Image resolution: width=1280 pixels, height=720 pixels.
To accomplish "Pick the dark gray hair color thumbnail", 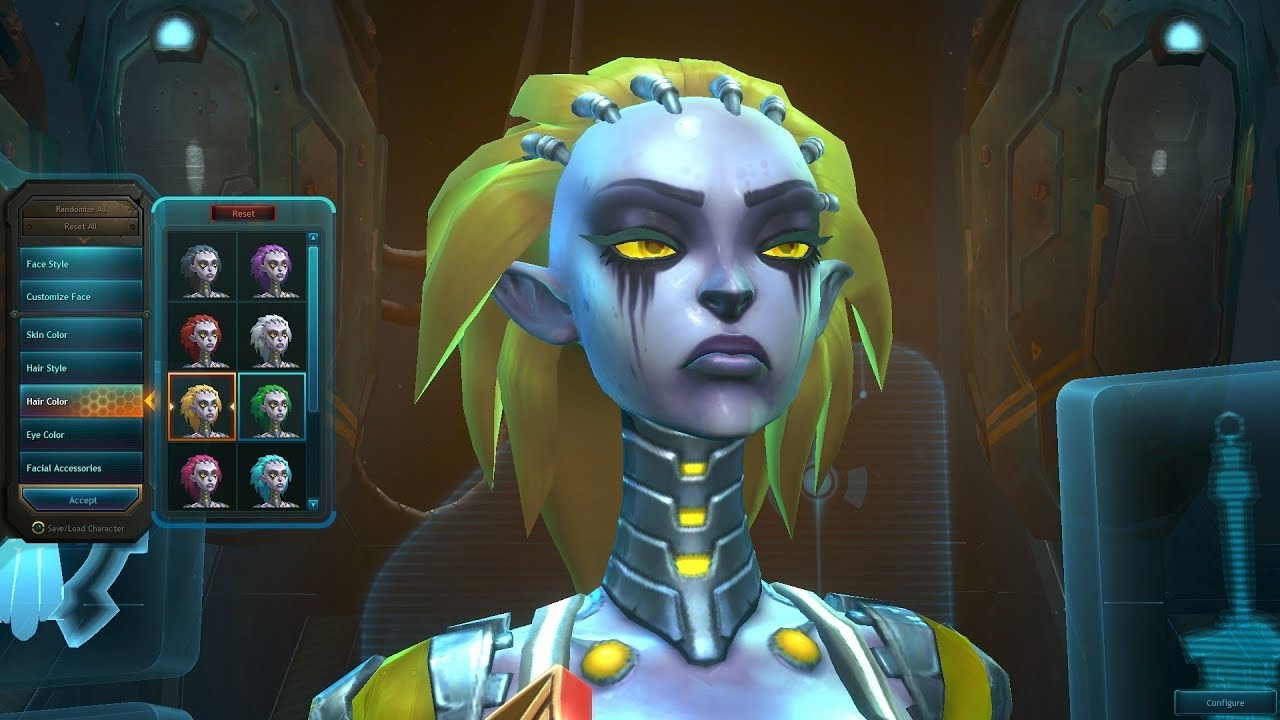I will click(x=203, y=267).
